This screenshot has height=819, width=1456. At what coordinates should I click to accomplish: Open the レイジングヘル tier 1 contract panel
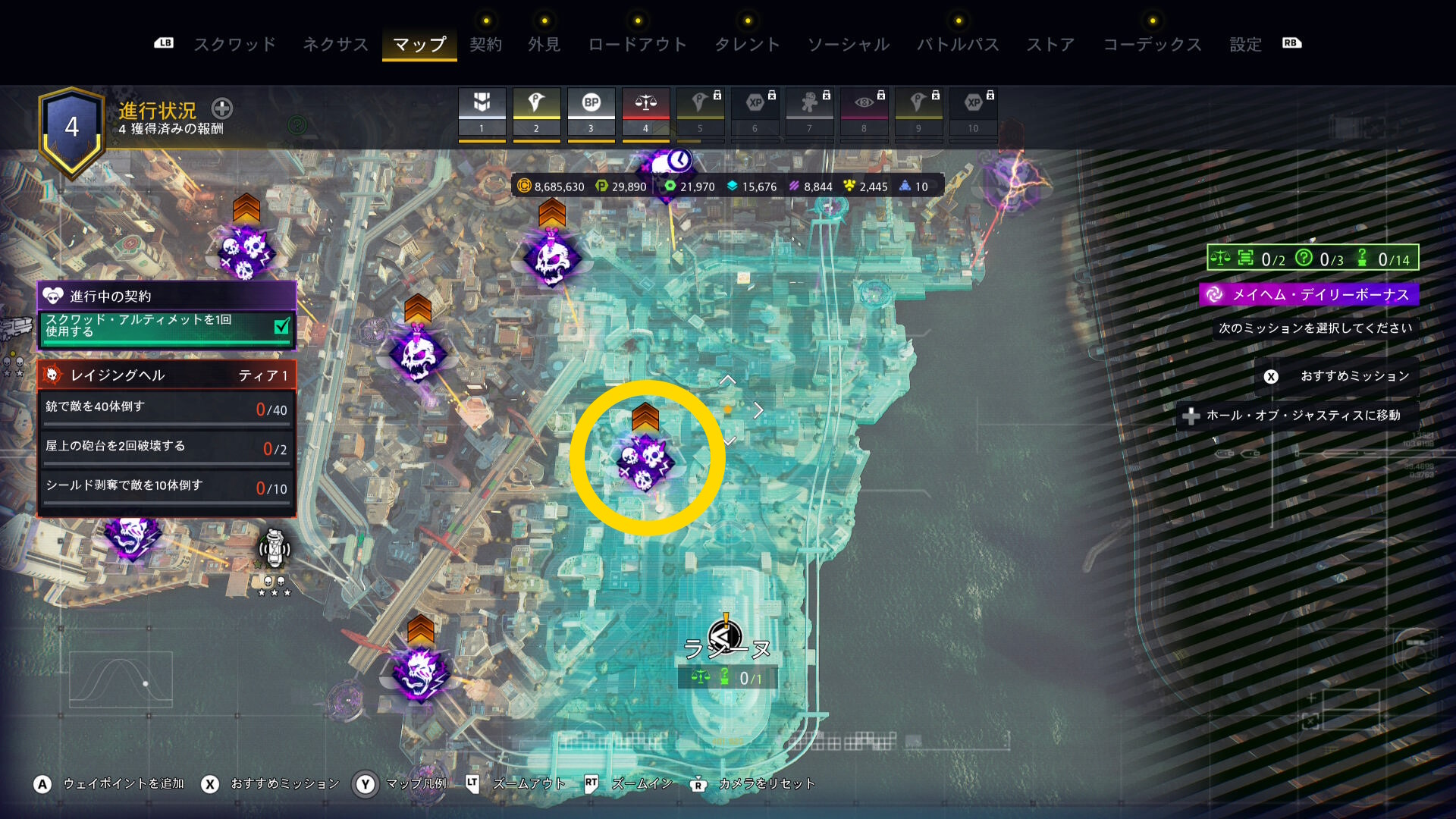click(x=167, y=375)
